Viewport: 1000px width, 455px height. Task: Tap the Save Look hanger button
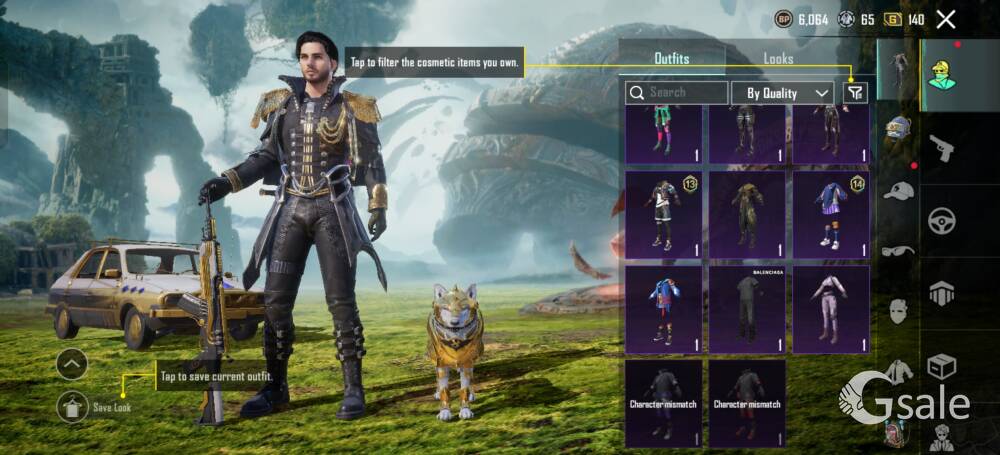tap(71, 405)
